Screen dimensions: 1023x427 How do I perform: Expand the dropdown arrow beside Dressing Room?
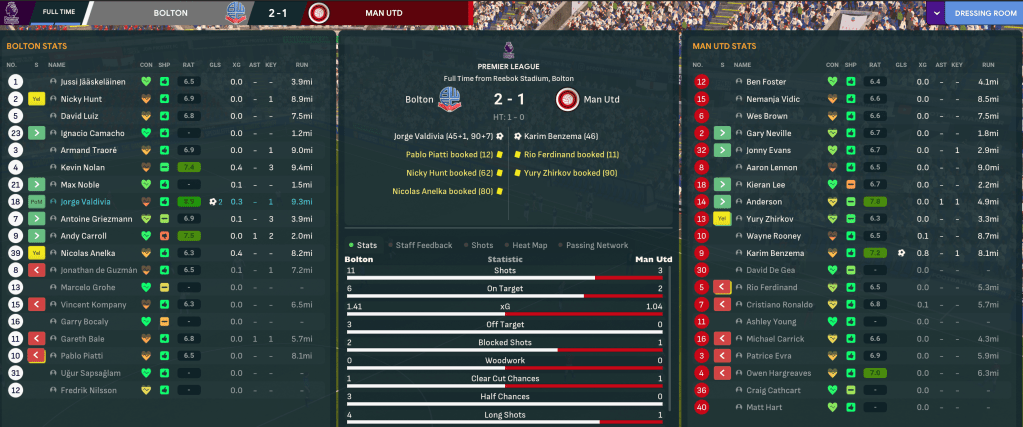click(x=936, y=14)
